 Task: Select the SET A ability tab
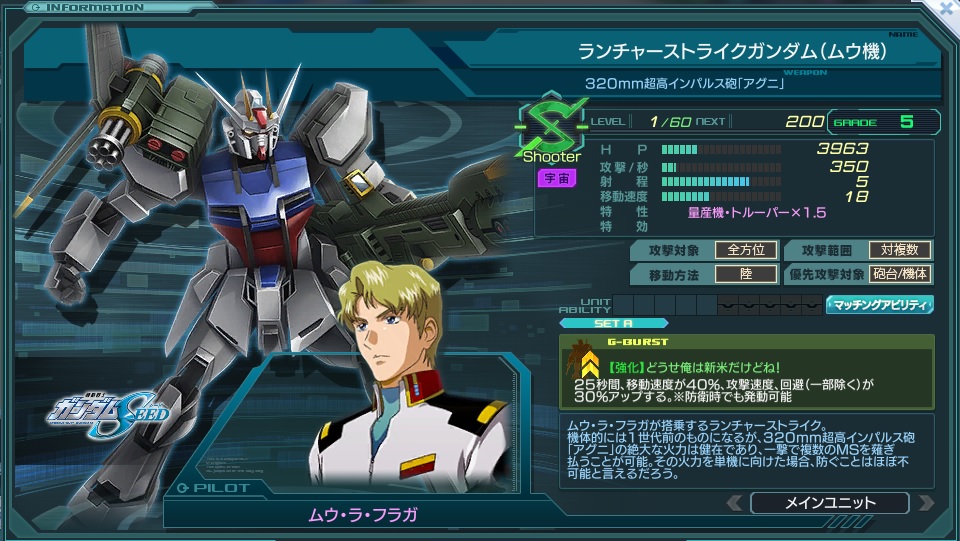pos(613,323)
